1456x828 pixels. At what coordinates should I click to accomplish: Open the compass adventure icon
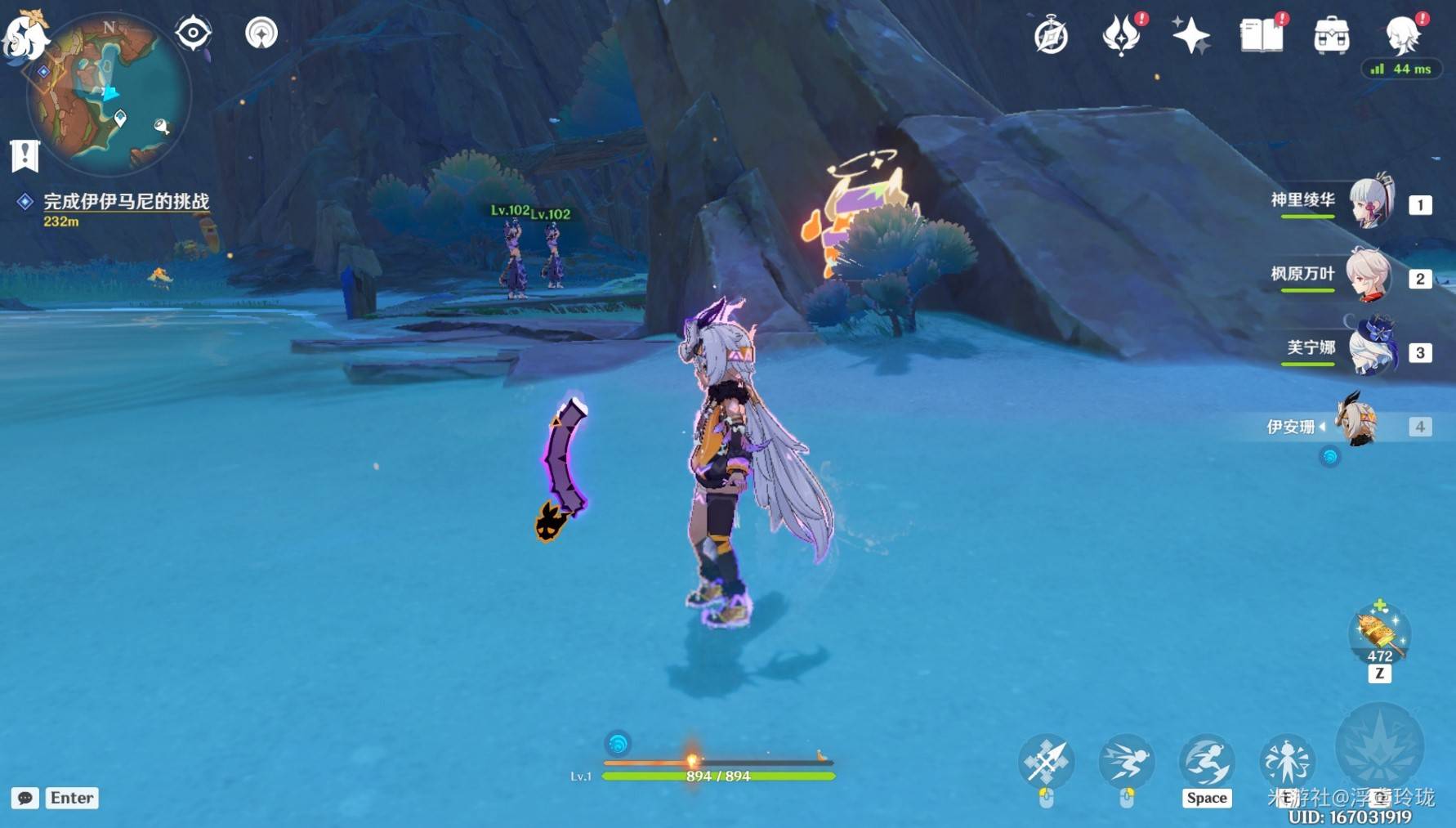click(1051, 36)
